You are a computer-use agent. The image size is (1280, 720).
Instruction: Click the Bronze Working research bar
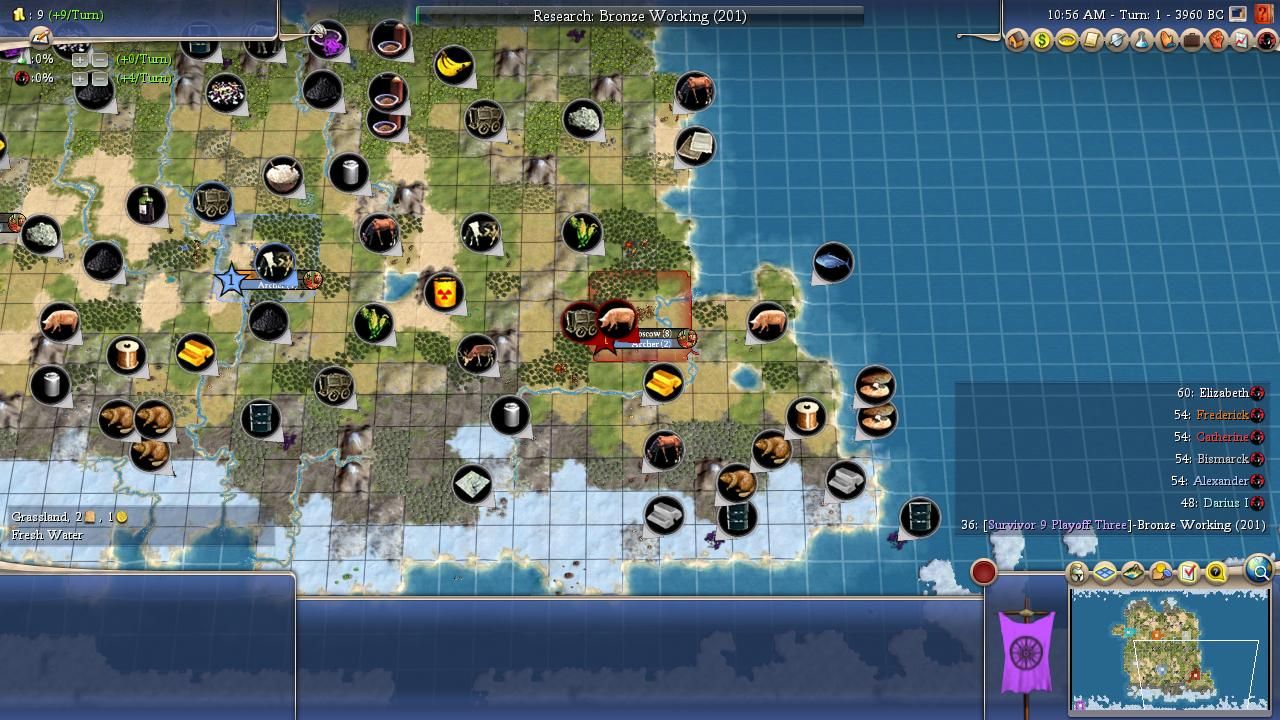point(639,16)
